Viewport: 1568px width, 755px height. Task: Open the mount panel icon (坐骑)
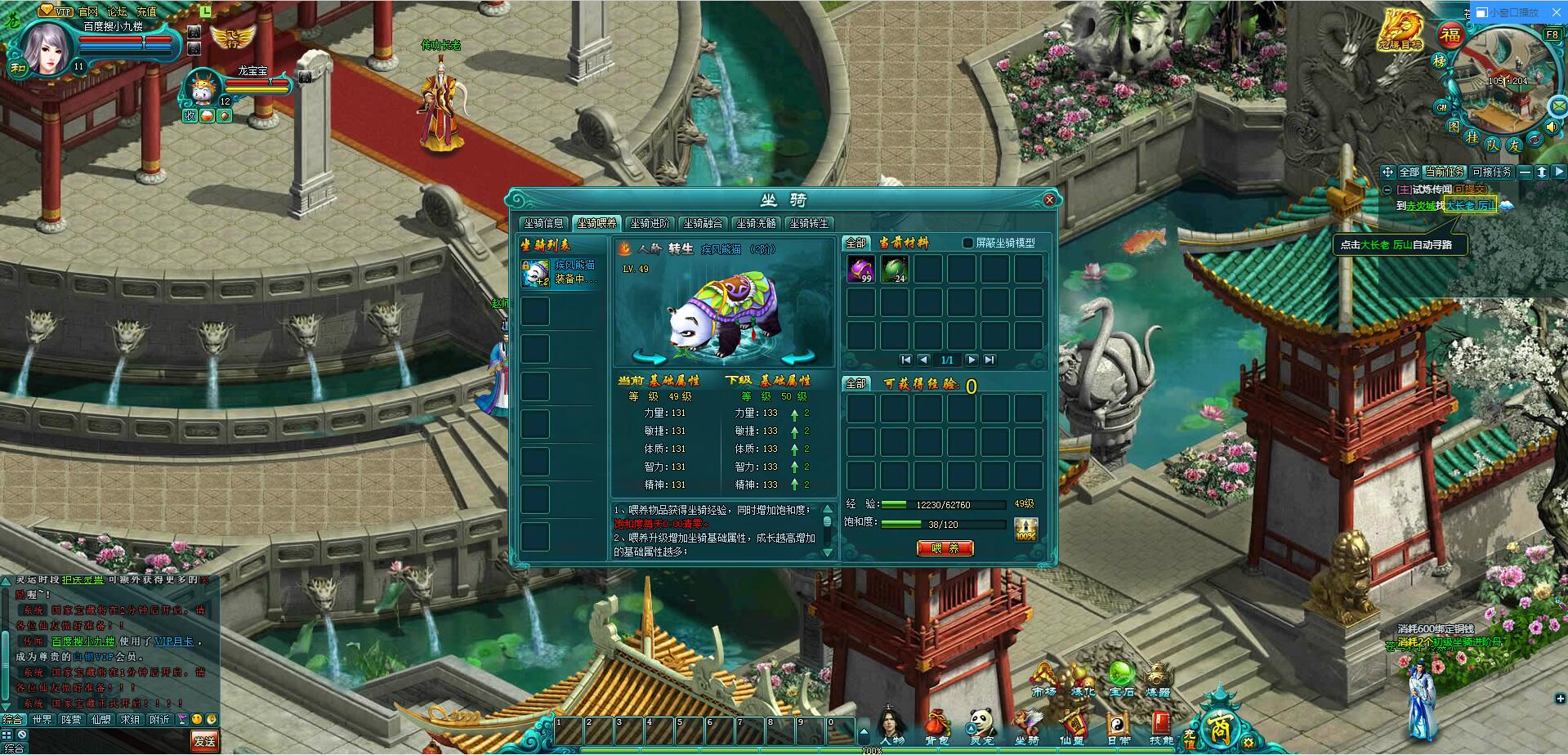[x=1028, y=720]
